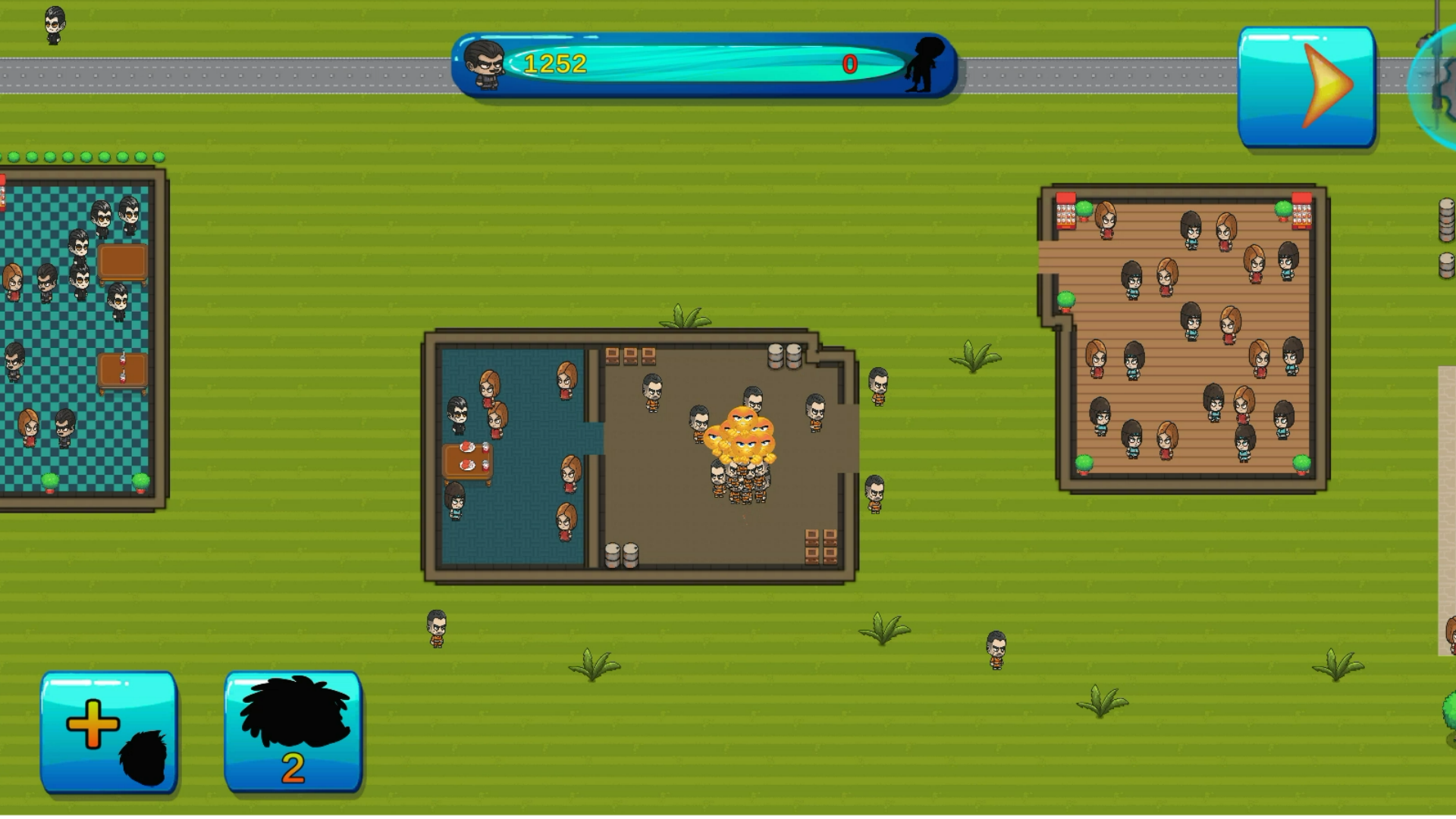Open the black horde unit showing count 2
This screenshot has height=819, width=1456.
pos(292,732)
